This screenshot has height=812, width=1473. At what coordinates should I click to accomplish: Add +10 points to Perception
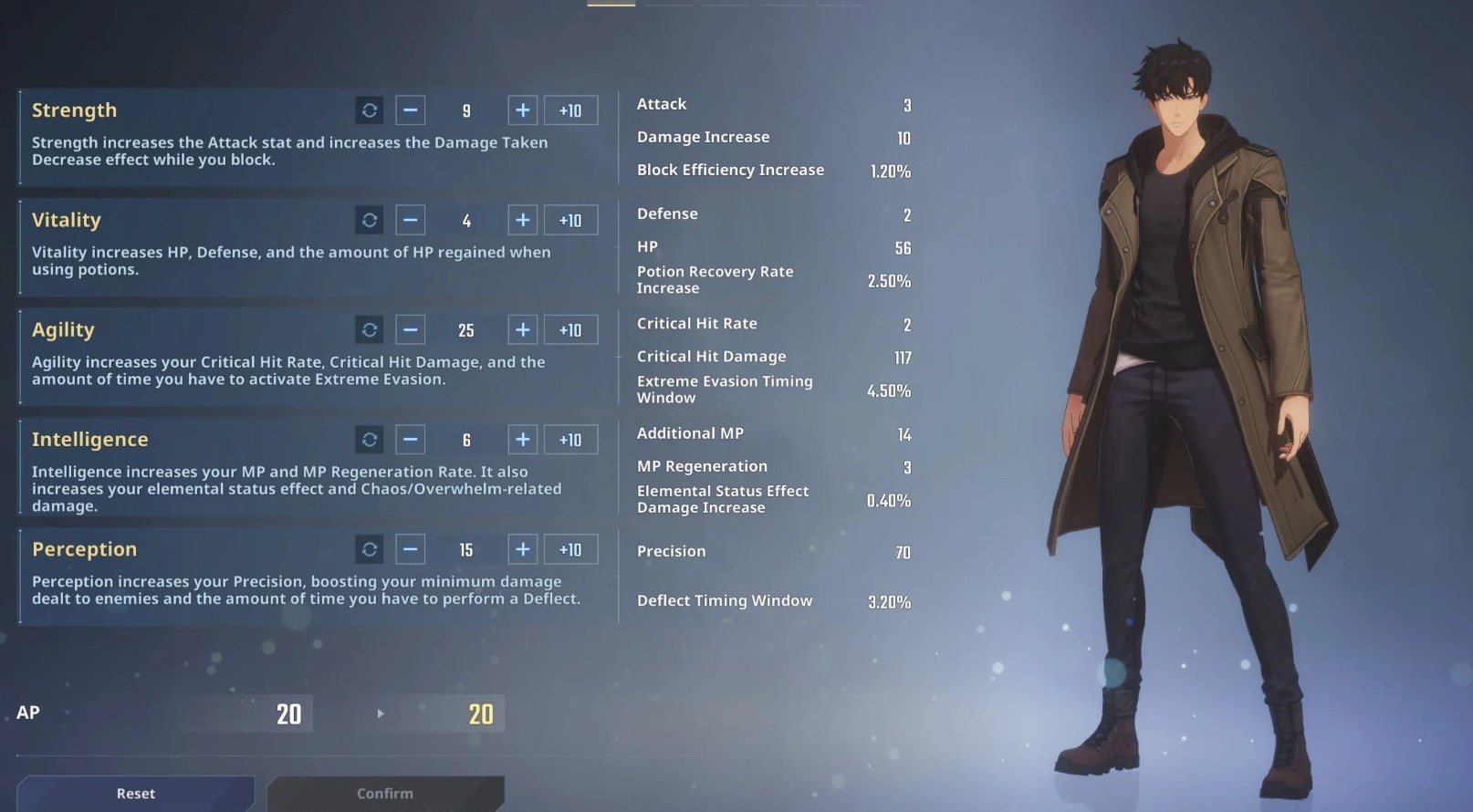point(570,549)
